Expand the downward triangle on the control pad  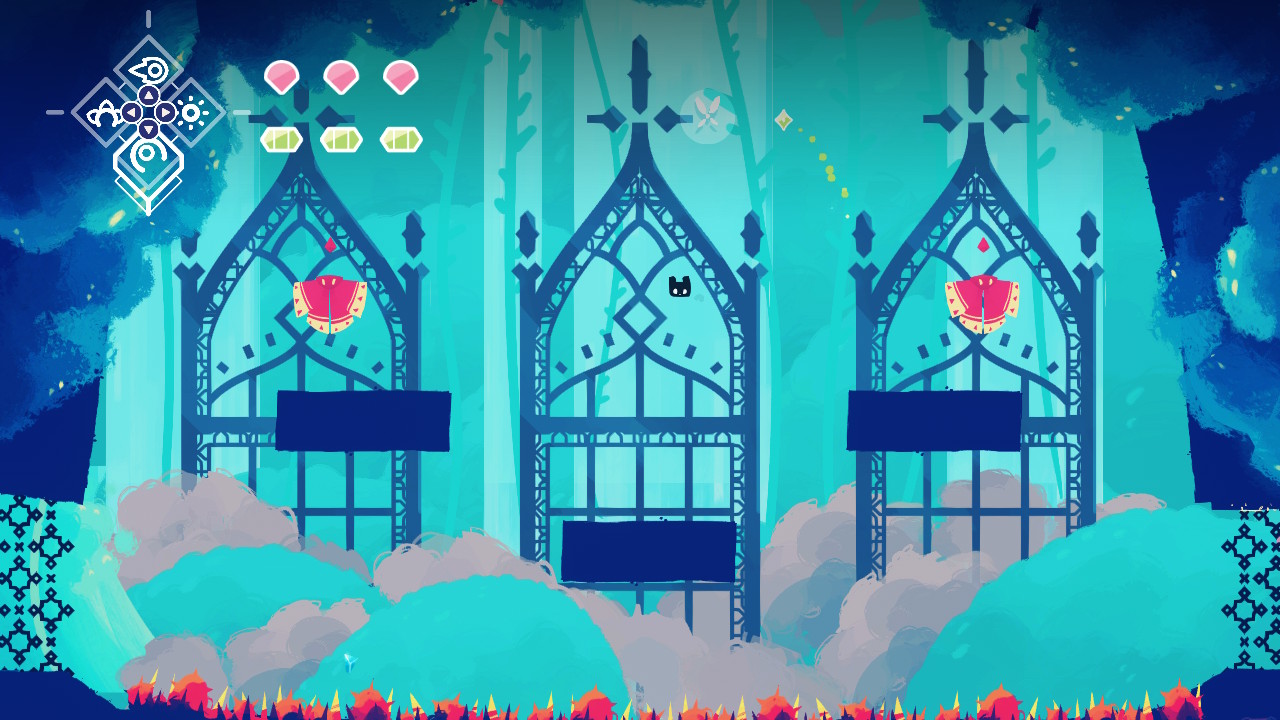(148, 128)
